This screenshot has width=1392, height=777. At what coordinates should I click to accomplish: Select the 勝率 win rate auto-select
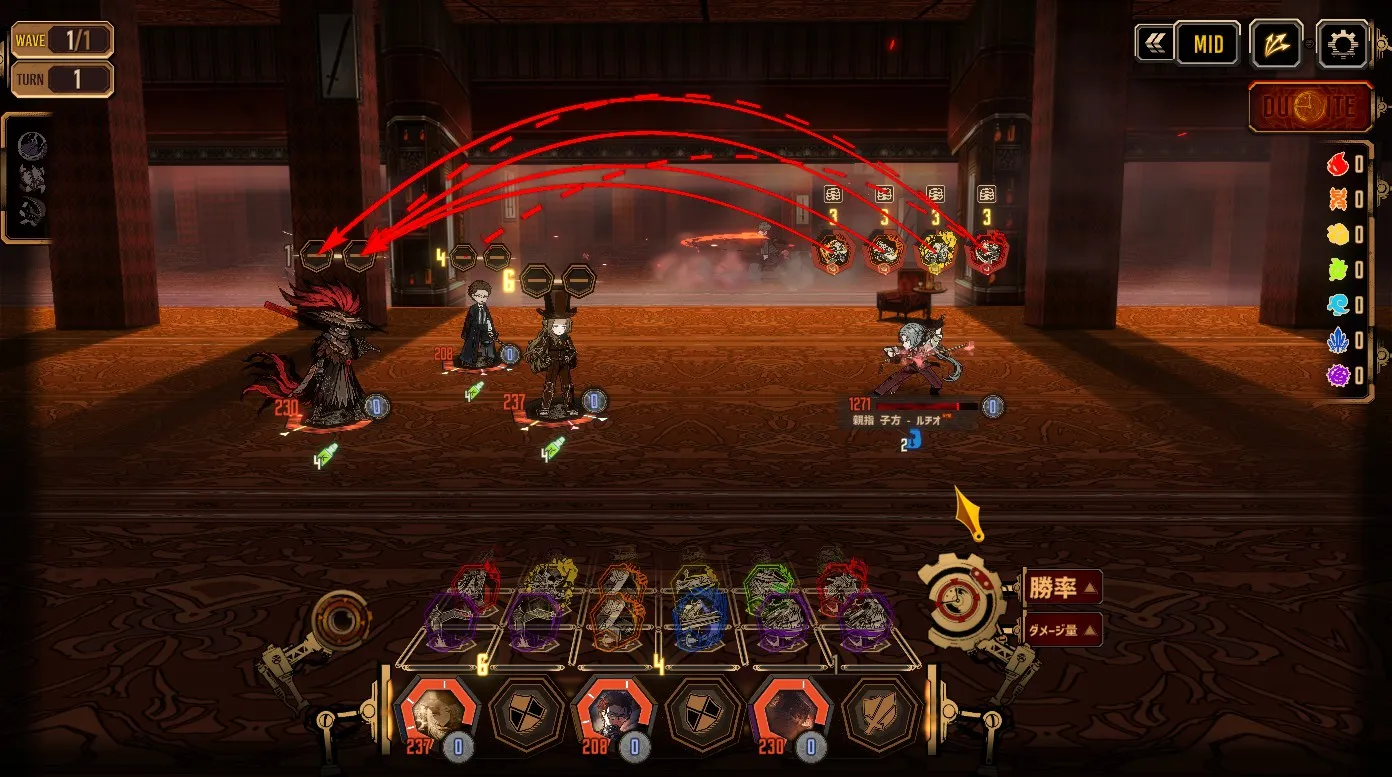click(x=1062, y=588)
